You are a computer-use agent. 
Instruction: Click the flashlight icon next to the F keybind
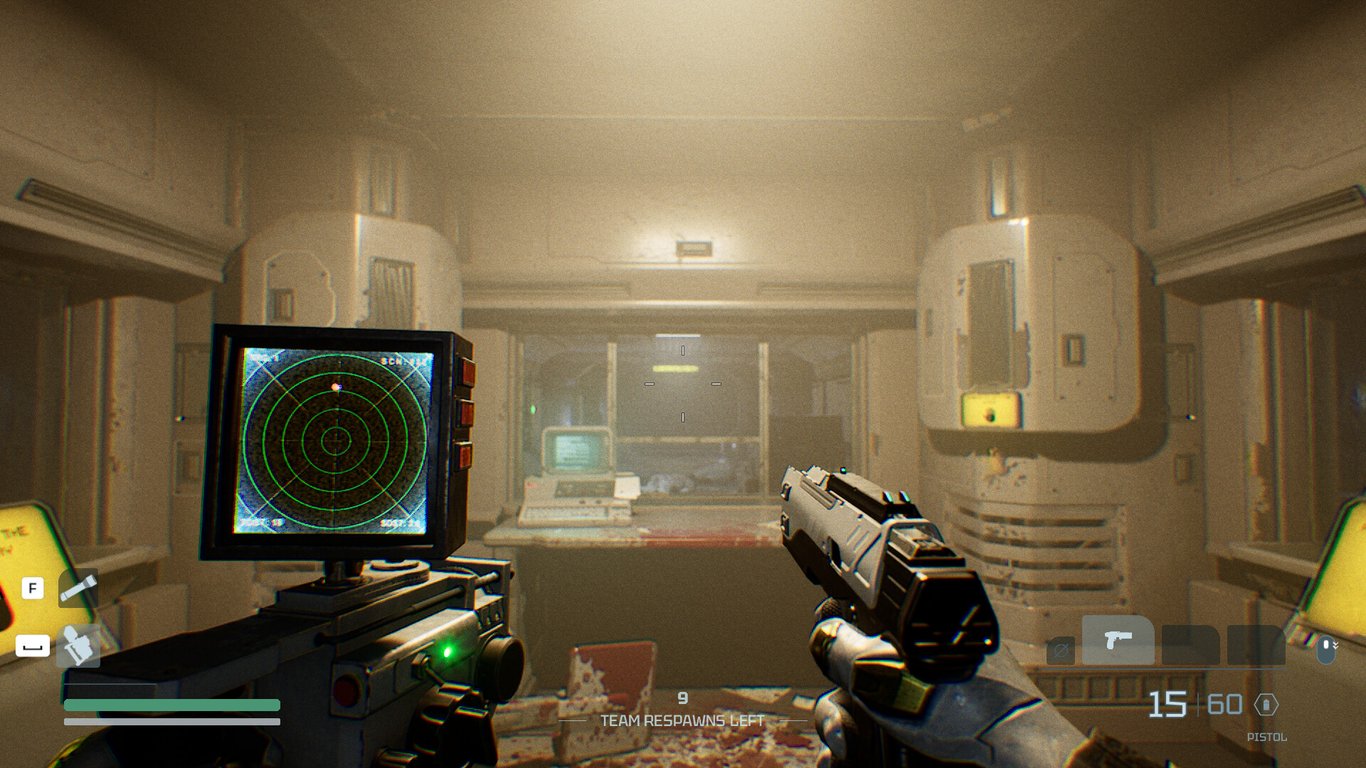(78, 589)
